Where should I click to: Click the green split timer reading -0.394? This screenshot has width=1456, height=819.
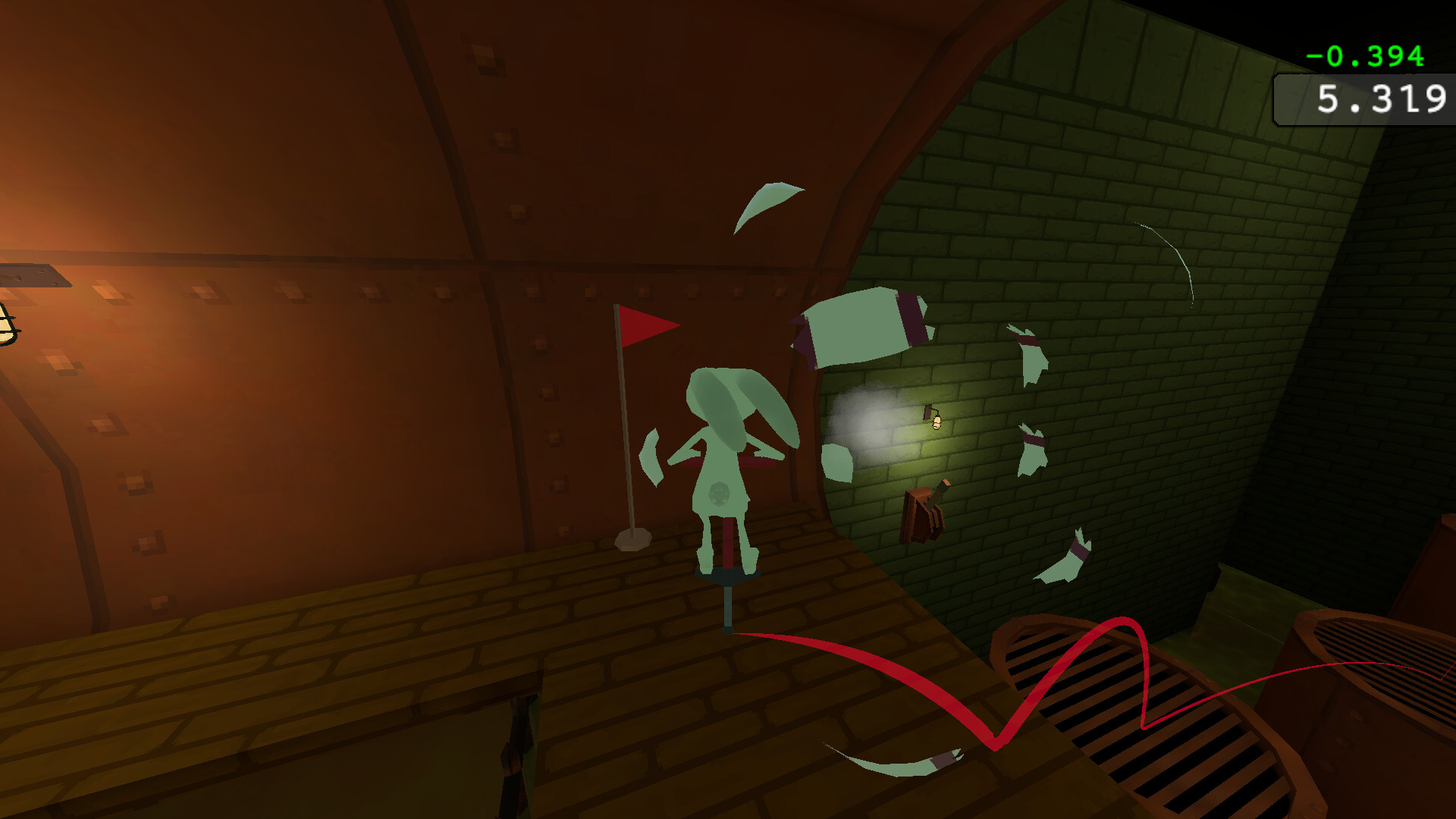click(1363, 55)
